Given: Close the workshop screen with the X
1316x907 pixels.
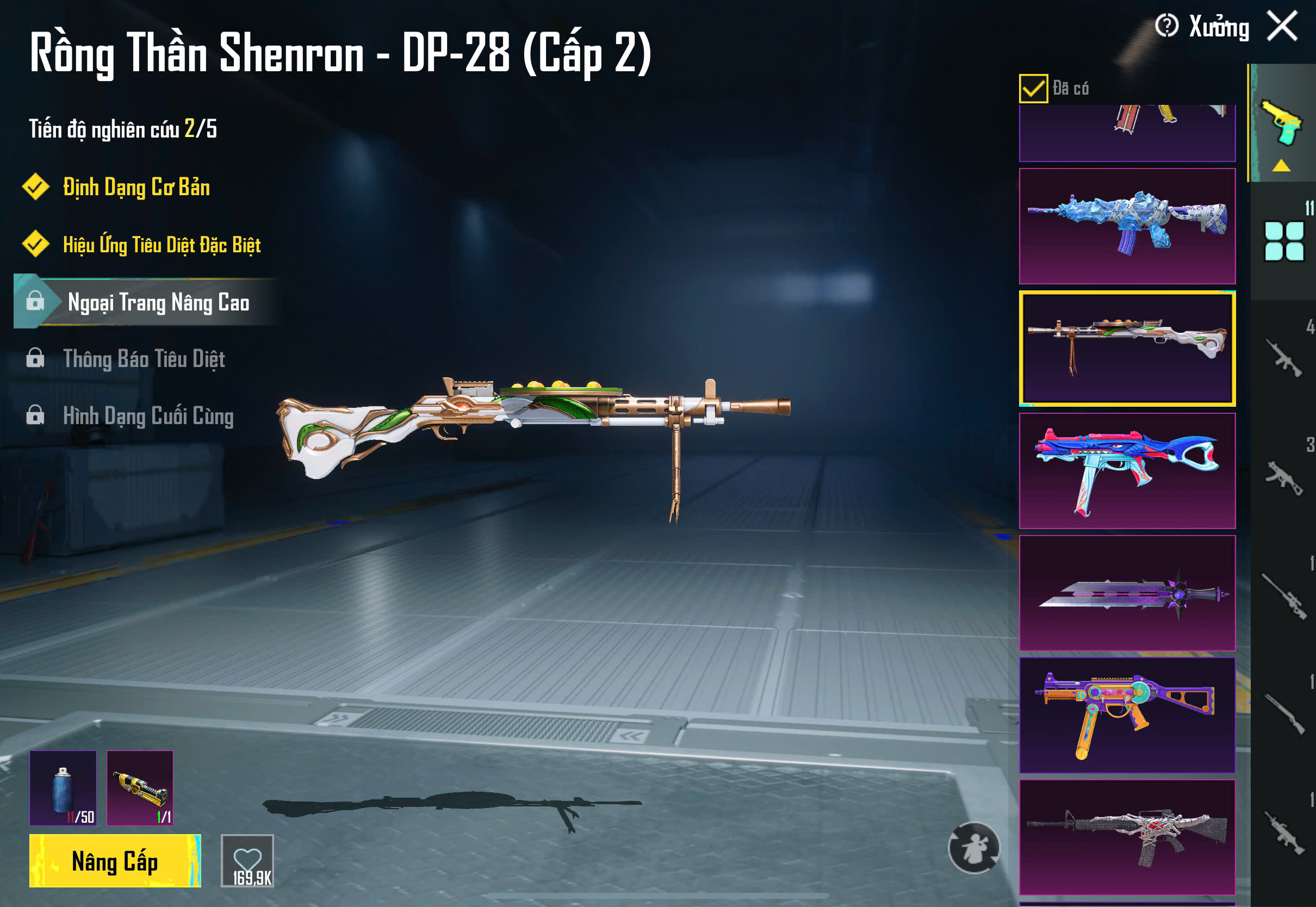Looking at the screenshot, I should click(x=1282, y=26).
